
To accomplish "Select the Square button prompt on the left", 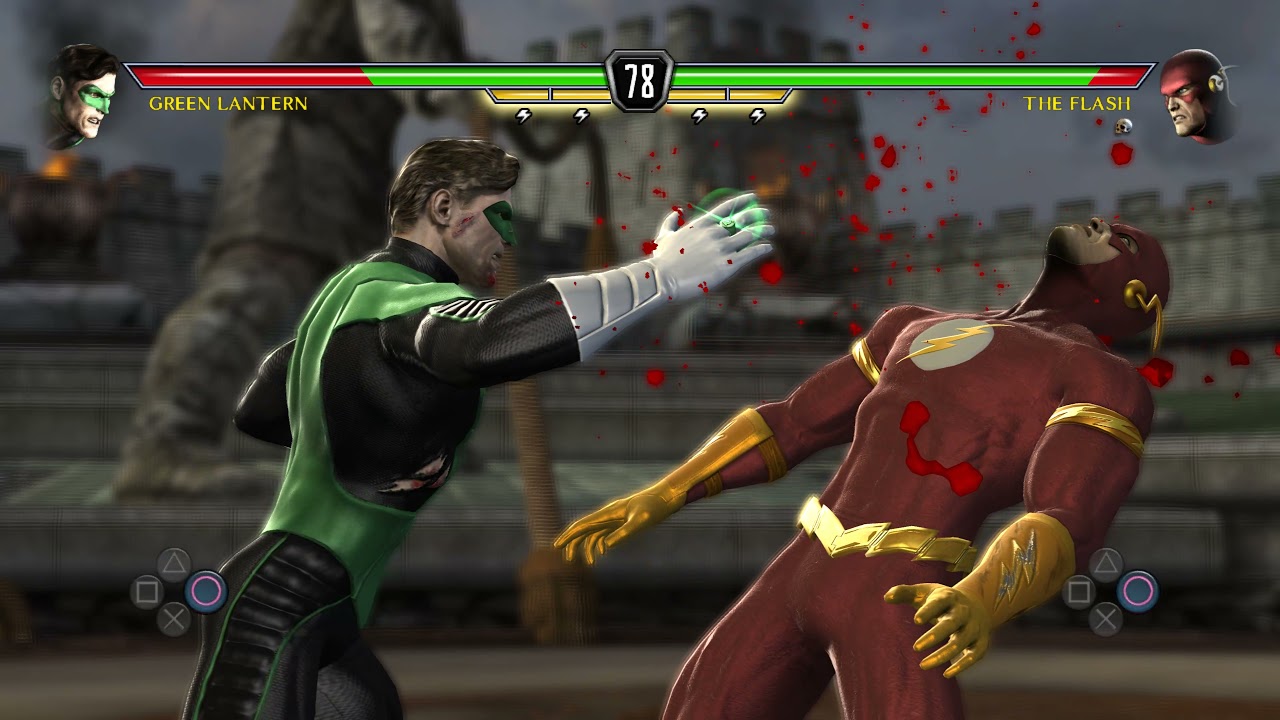I will click(x=147, y=591).
